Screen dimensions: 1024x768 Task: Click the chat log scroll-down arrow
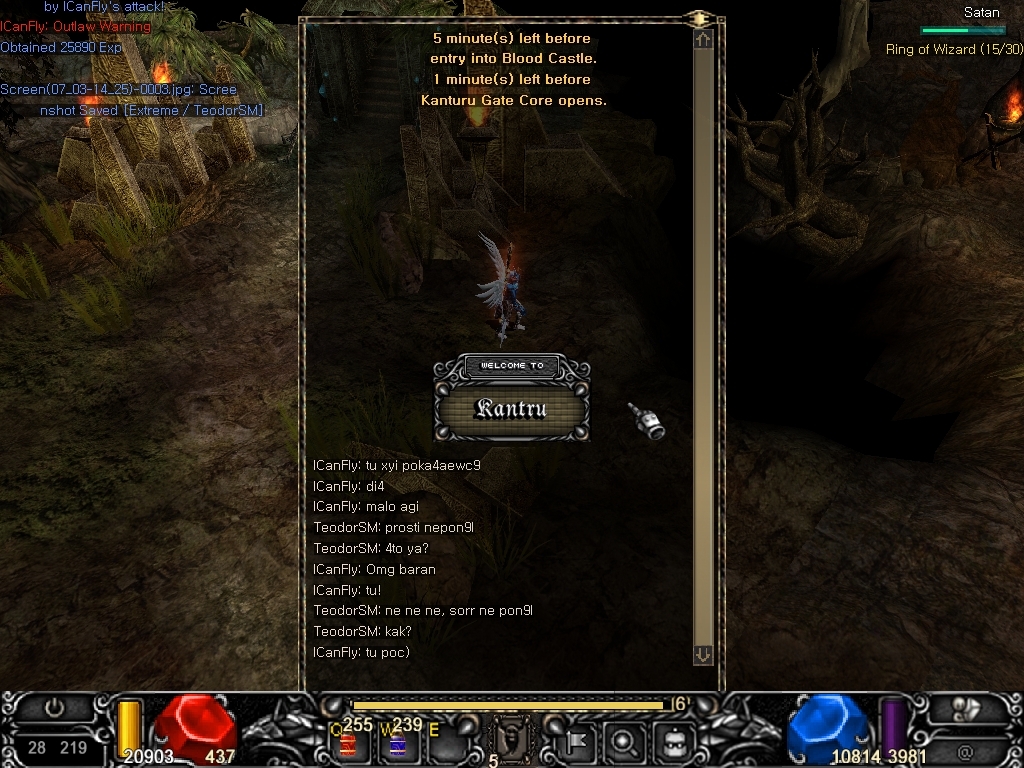click(703, 654)
